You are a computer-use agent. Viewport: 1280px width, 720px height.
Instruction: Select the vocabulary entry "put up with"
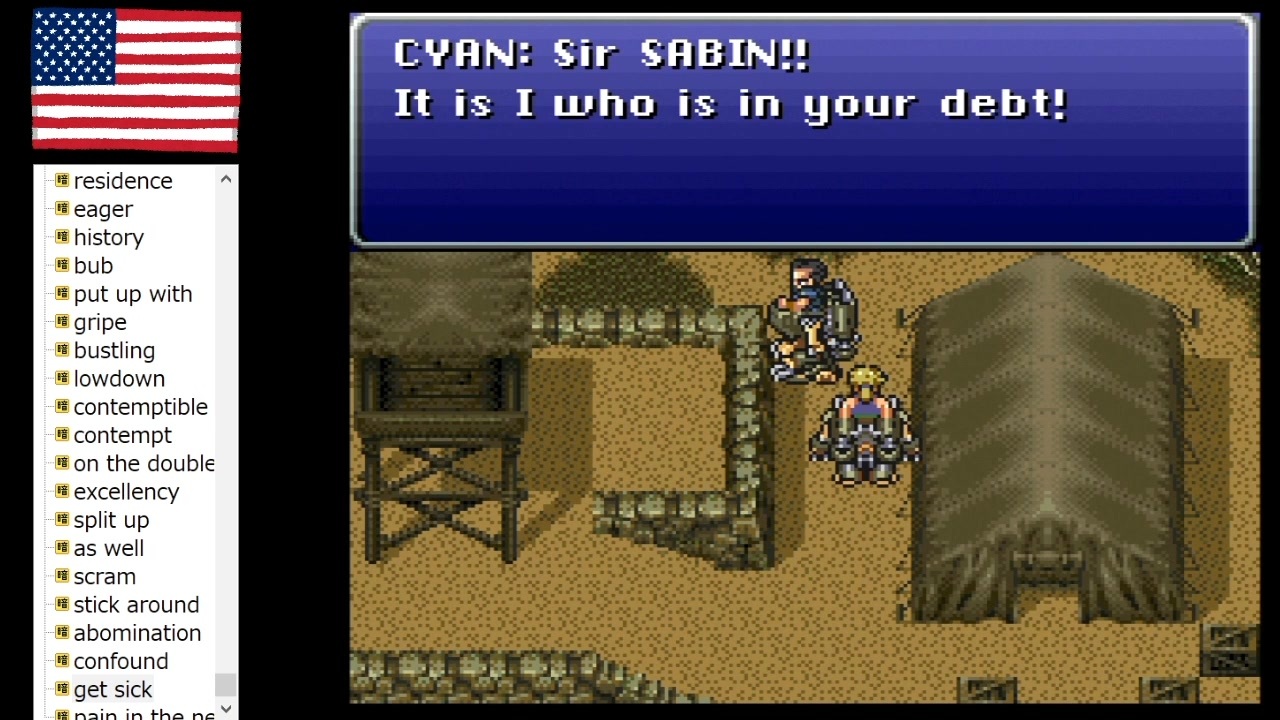(133, 294)
